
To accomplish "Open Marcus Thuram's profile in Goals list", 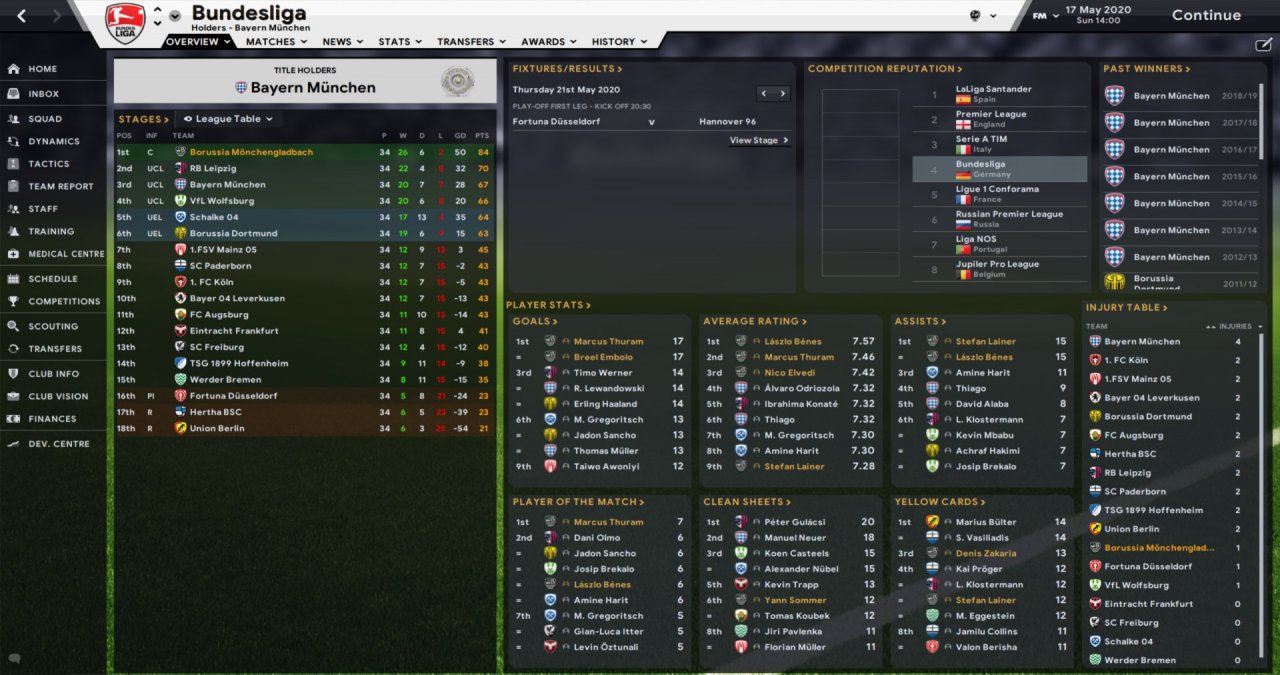I will coord(608,342).
